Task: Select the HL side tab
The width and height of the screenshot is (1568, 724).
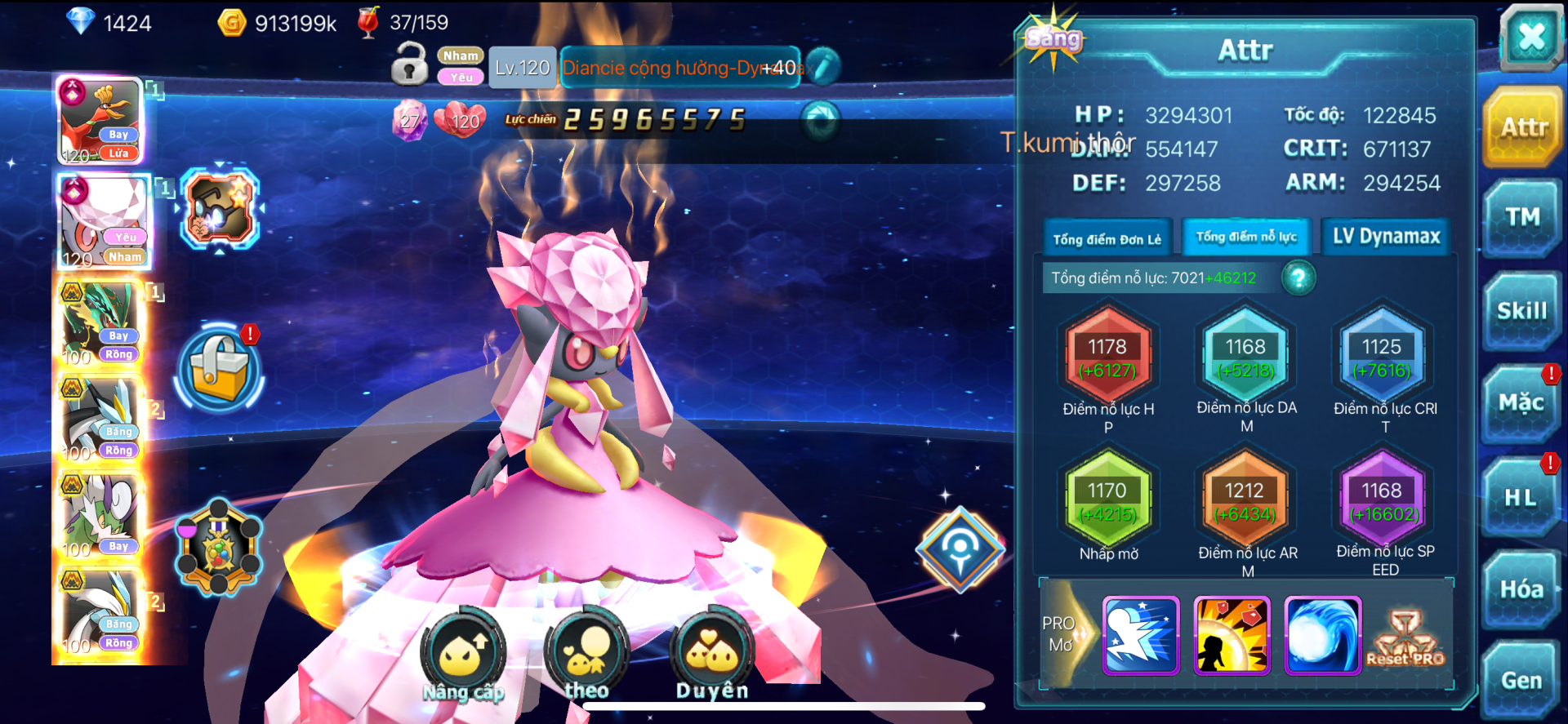Action: 1521,497
